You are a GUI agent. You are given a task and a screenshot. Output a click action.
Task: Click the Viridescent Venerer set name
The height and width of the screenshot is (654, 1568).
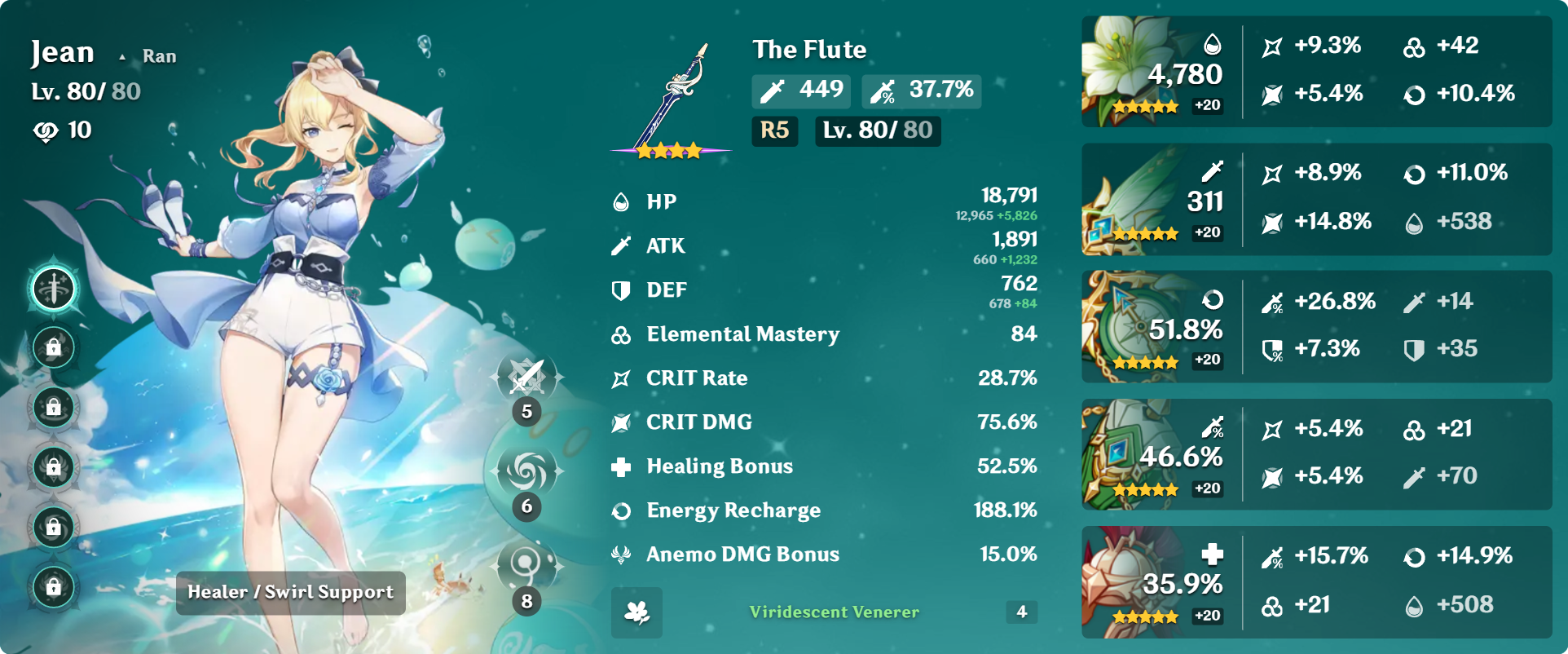coord(834,612)
